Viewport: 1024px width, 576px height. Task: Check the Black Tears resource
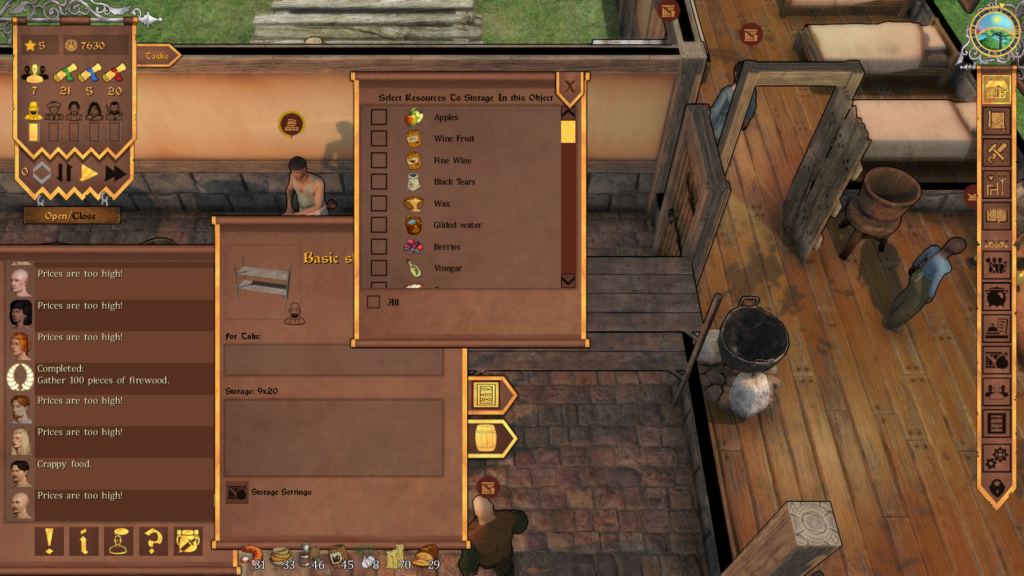coord(379,182)
